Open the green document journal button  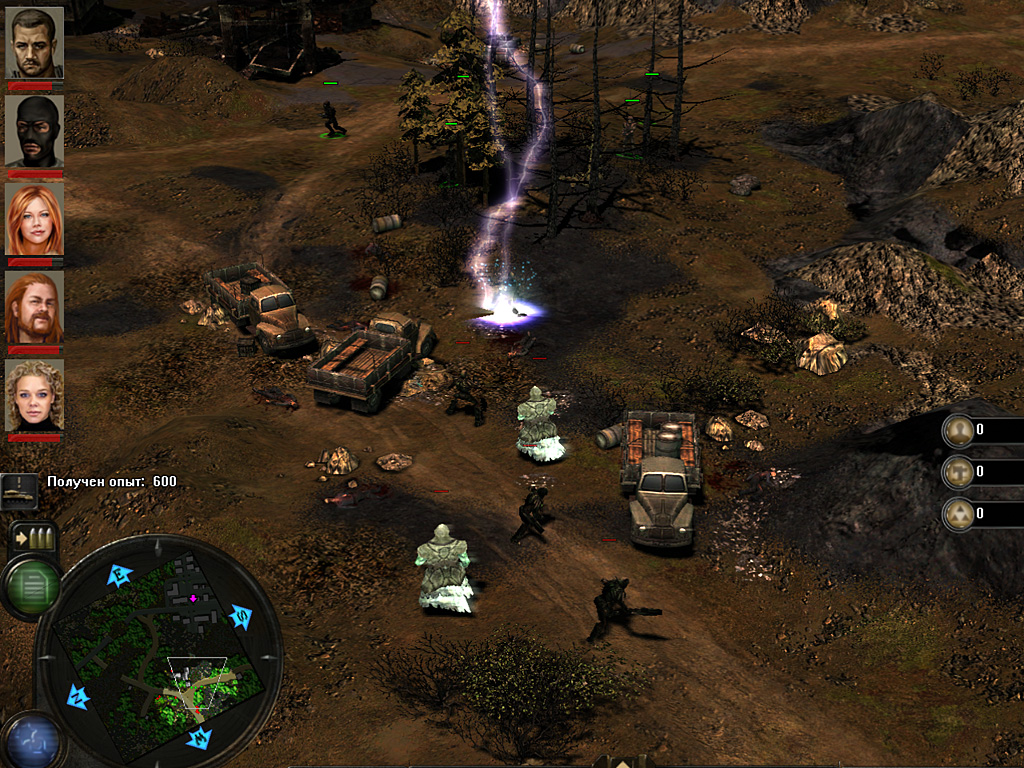[x=30, y=585]
